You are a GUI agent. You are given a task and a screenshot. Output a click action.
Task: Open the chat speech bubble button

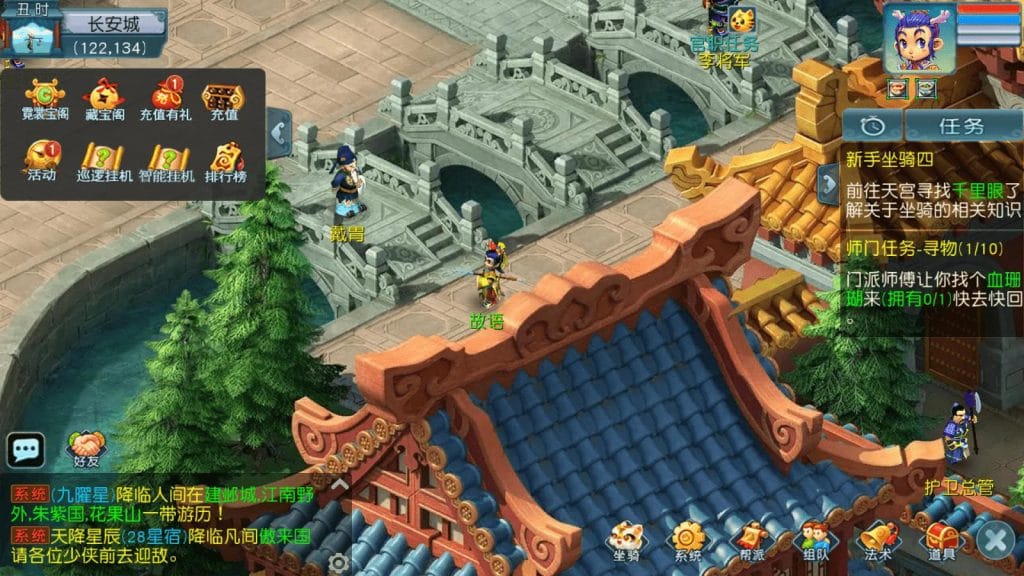click(25, 450)
